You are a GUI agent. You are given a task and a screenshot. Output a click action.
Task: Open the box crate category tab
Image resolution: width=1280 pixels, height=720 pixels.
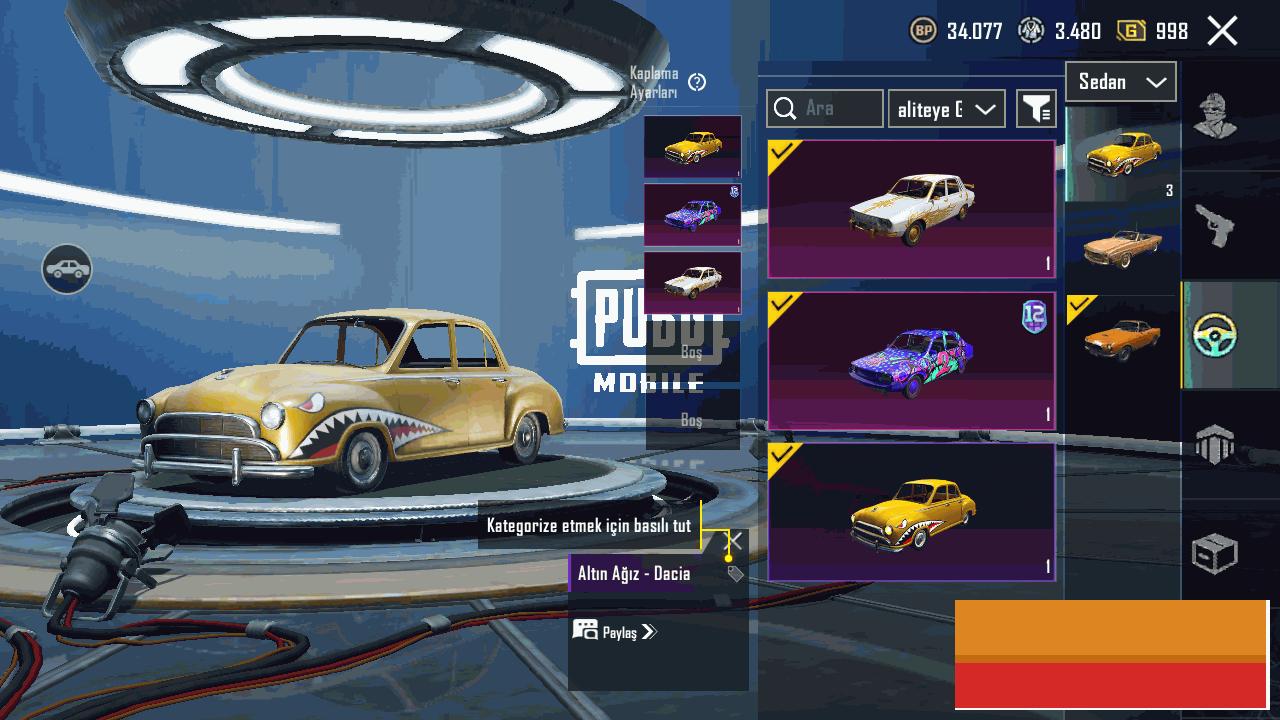(1215, 553)
